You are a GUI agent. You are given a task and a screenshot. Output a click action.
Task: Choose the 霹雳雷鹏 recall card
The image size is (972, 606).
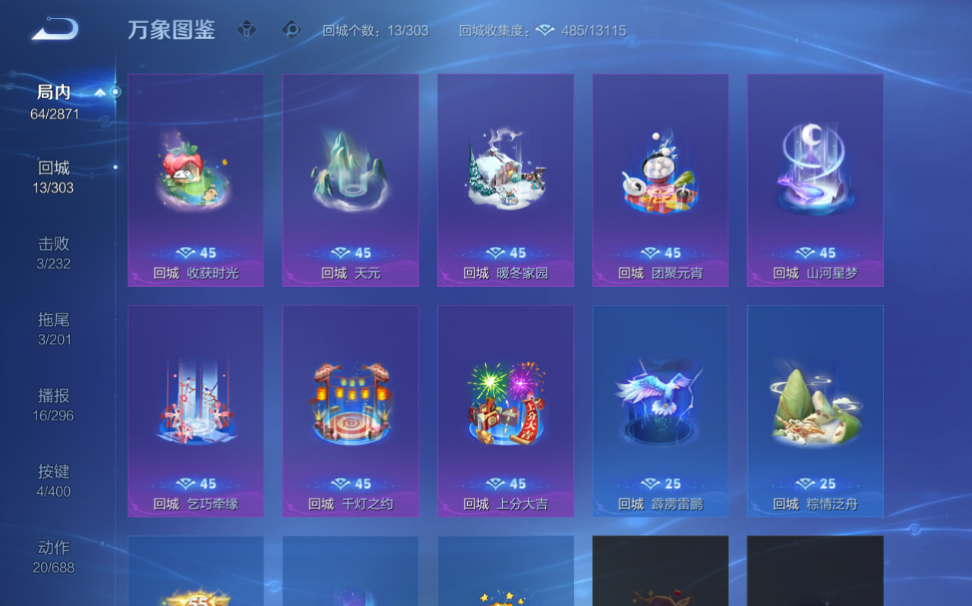coord(660,411)
